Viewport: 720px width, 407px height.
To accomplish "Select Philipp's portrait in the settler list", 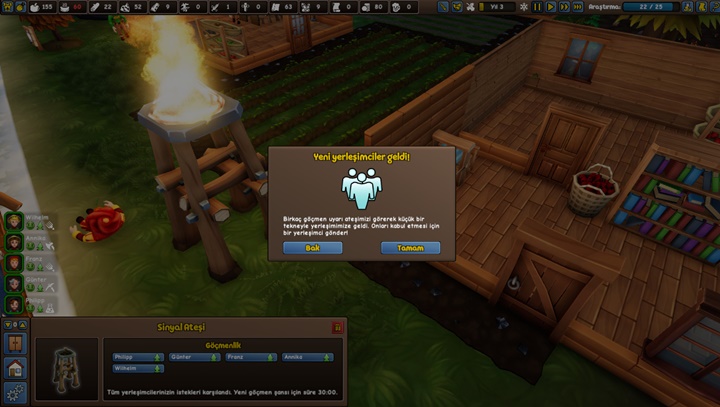I will [x=15, y=303].
